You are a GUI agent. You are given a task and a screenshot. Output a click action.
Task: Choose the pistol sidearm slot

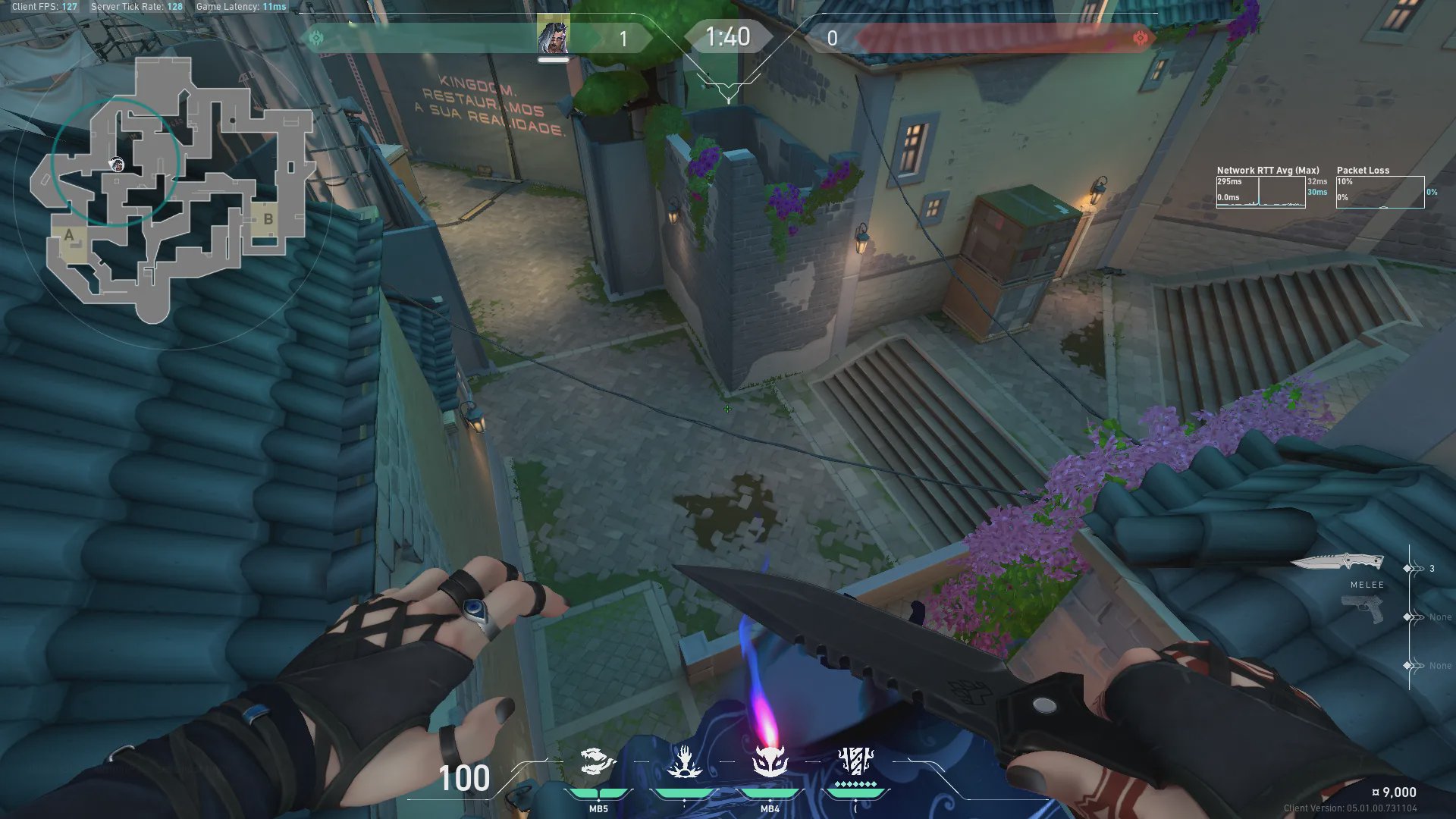click(x=1362, y=609)
